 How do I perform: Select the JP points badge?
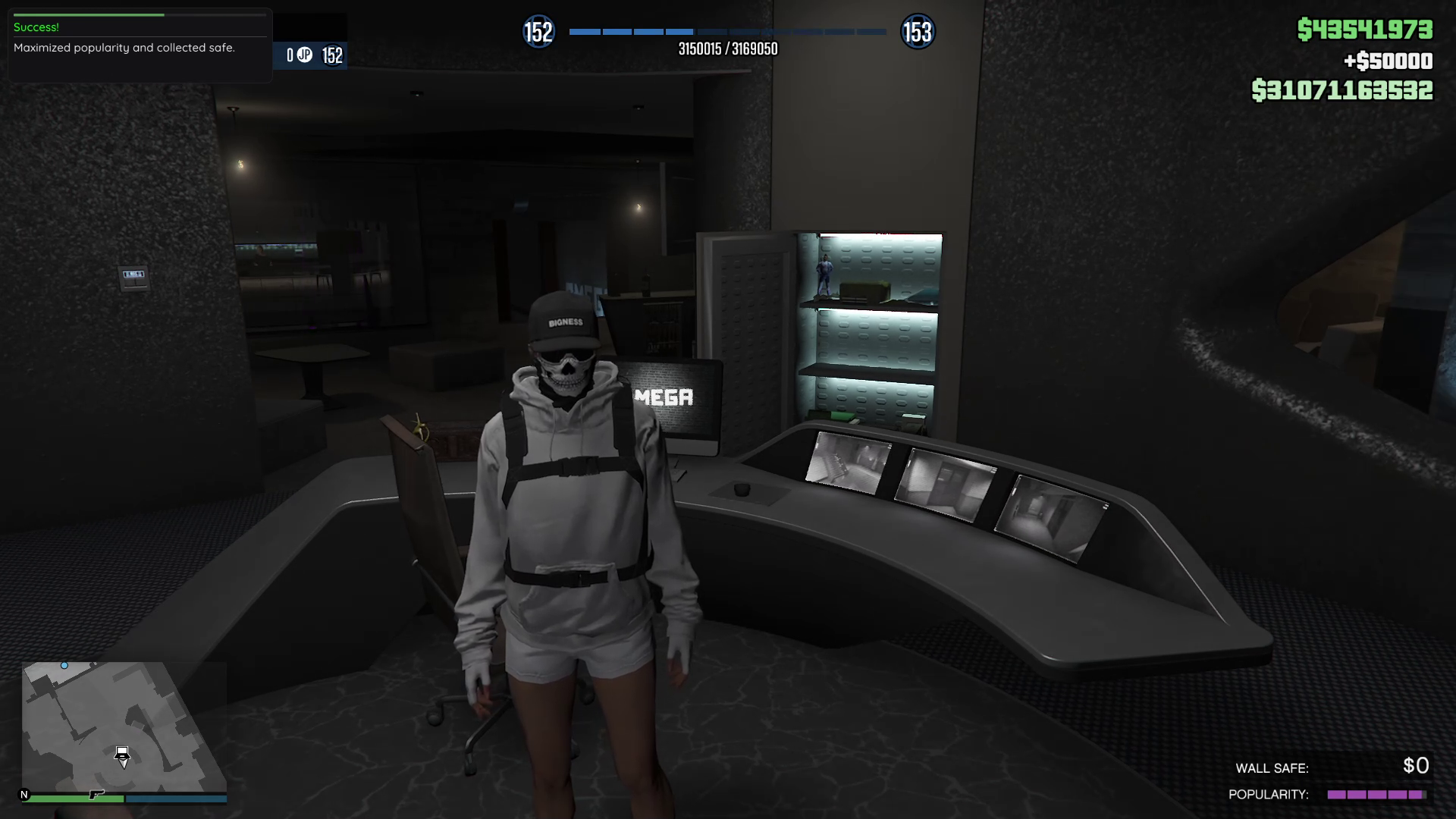point(304,55)
